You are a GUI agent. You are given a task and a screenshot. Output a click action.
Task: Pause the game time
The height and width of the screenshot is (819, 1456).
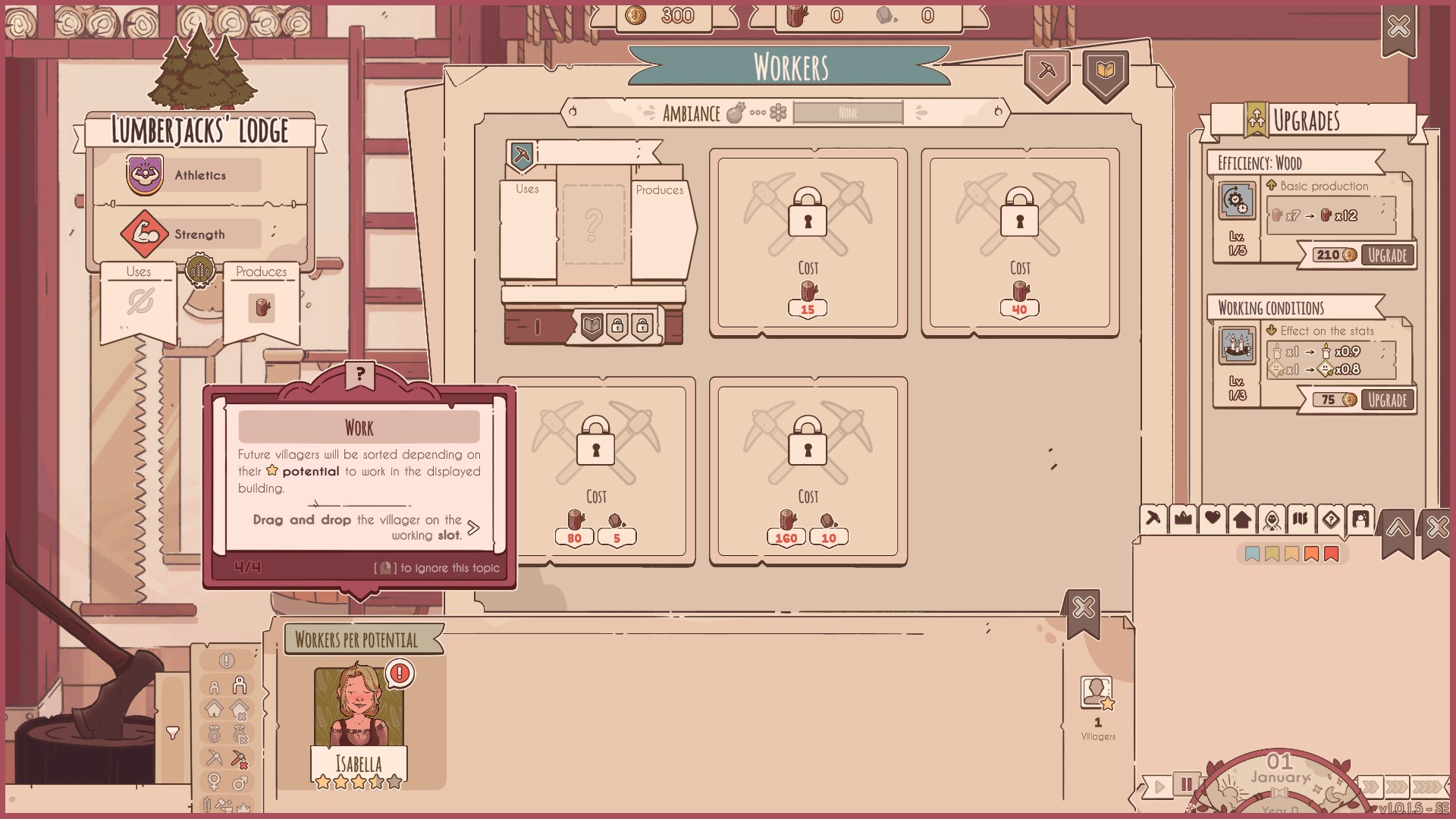click(x=1185, y=785)
